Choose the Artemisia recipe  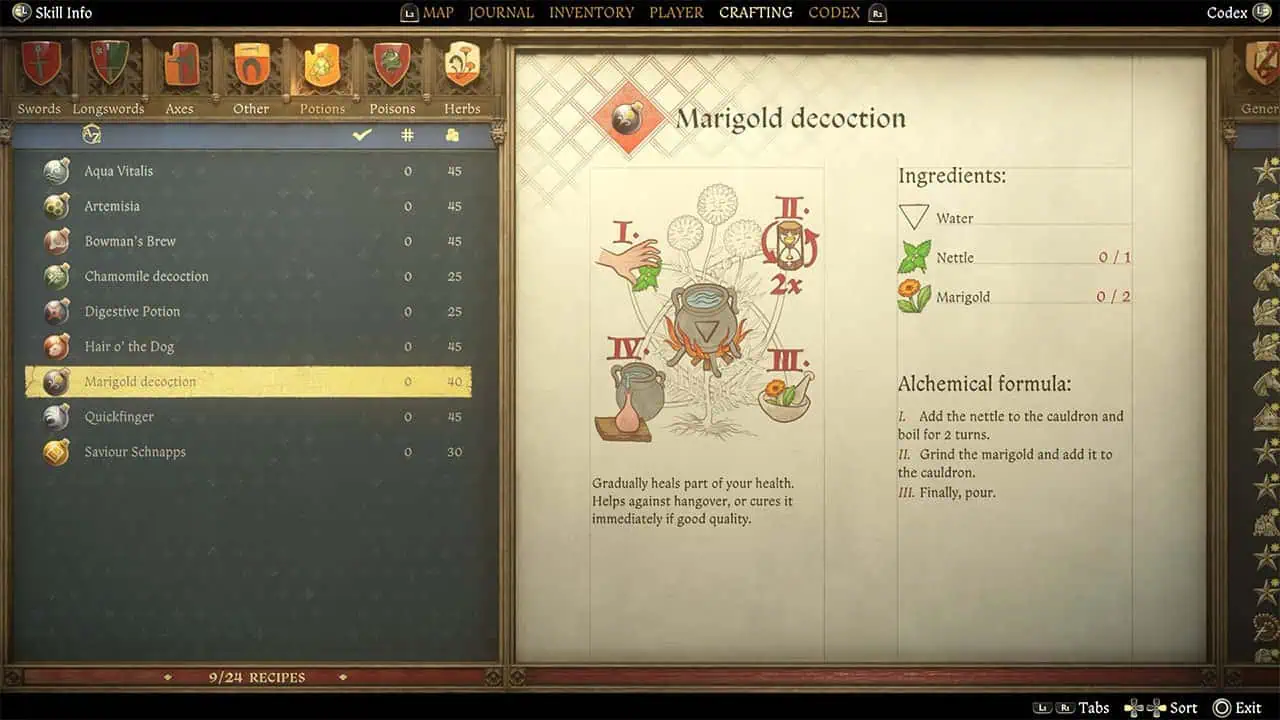point(112,206)
